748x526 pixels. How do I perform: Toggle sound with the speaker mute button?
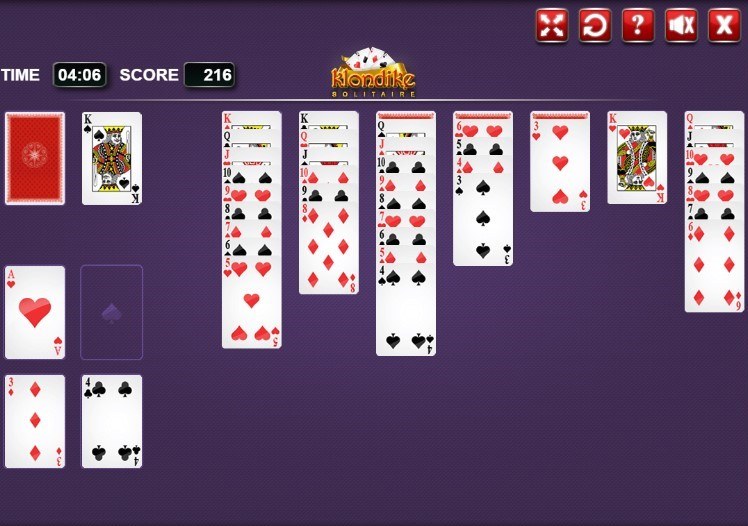coord(681,25)
